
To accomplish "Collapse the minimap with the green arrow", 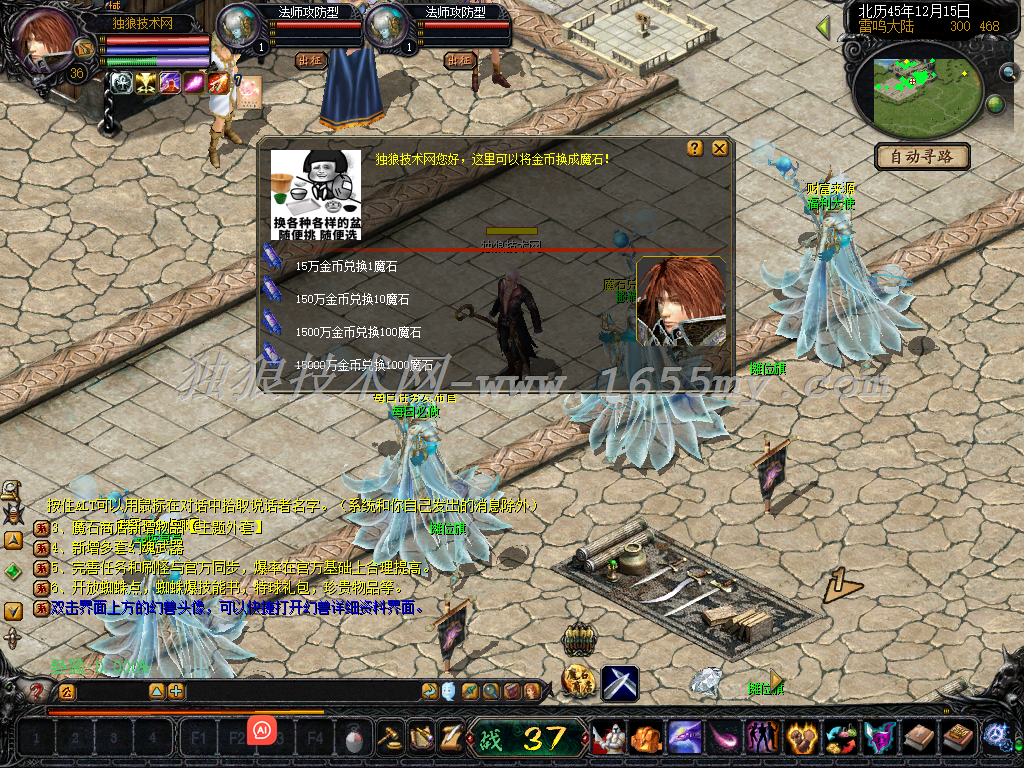I will click(823, 27).
